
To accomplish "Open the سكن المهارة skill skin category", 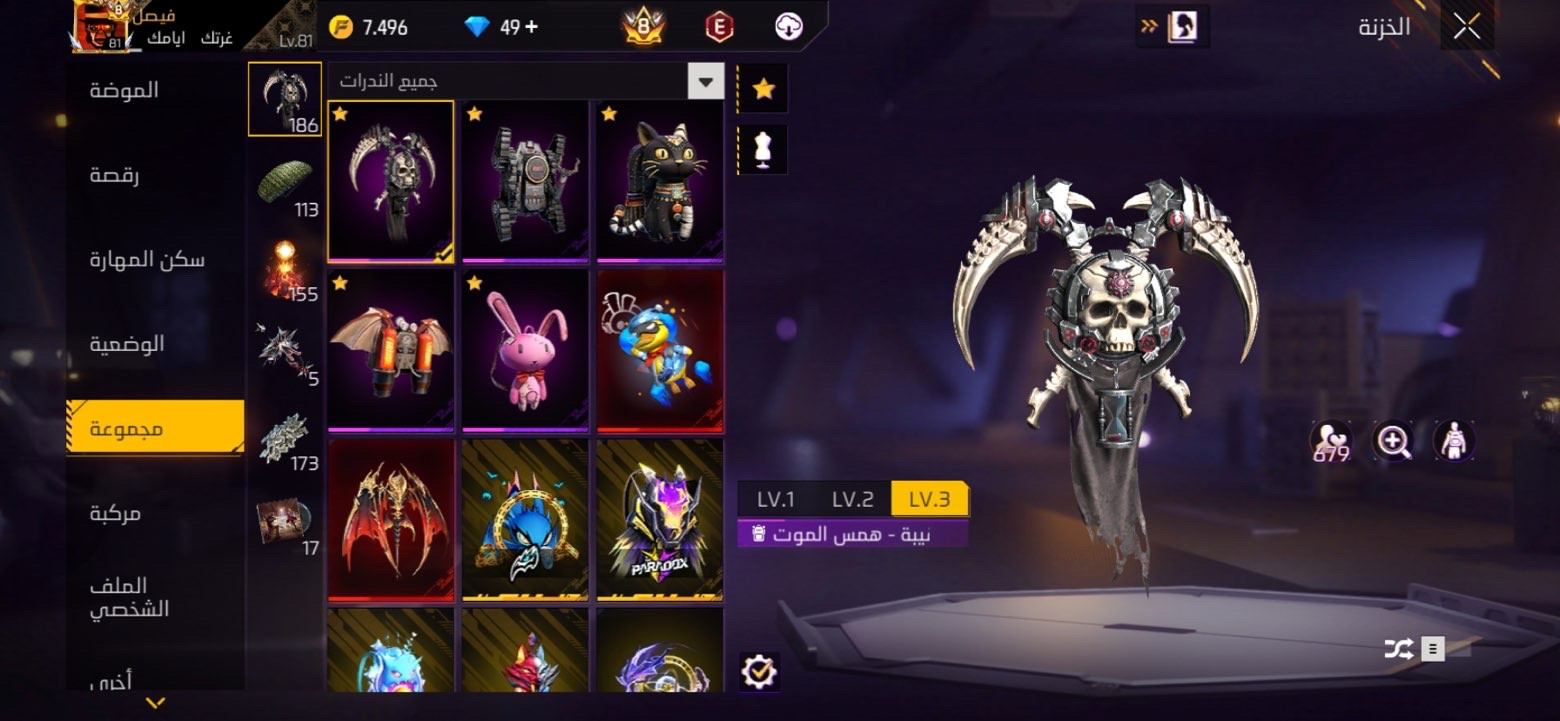I will 147,260.
